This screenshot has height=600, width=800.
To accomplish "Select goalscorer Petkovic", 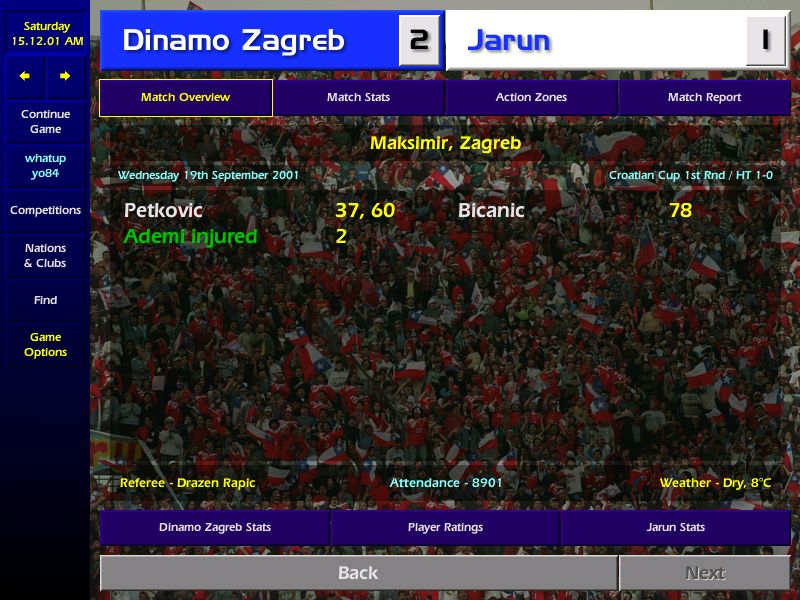I will 163,211.
